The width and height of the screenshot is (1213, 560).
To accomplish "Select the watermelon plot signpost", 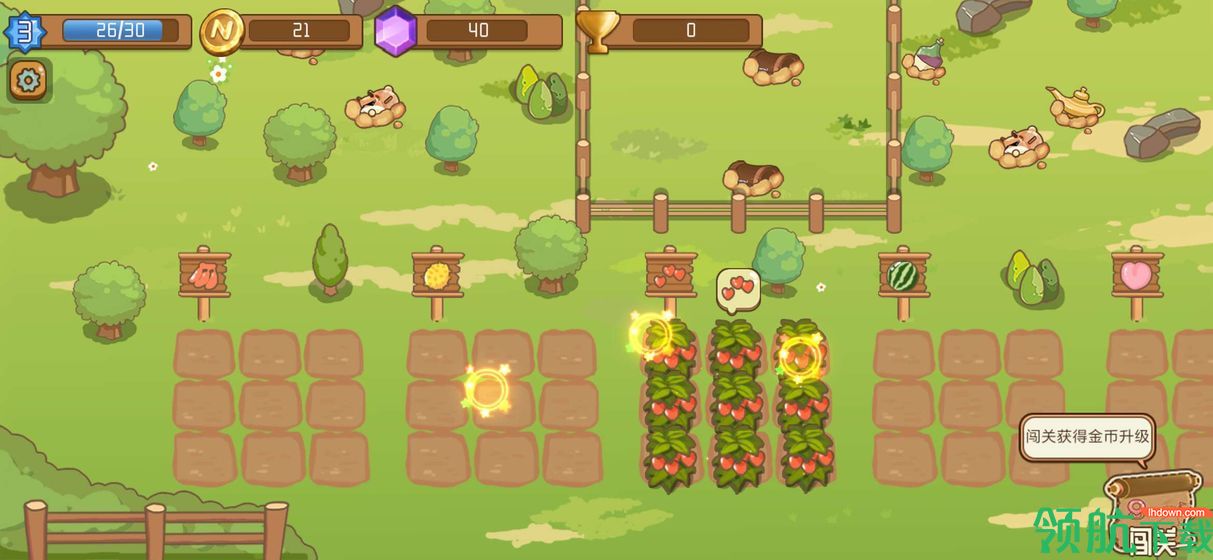I will point(903,275).
